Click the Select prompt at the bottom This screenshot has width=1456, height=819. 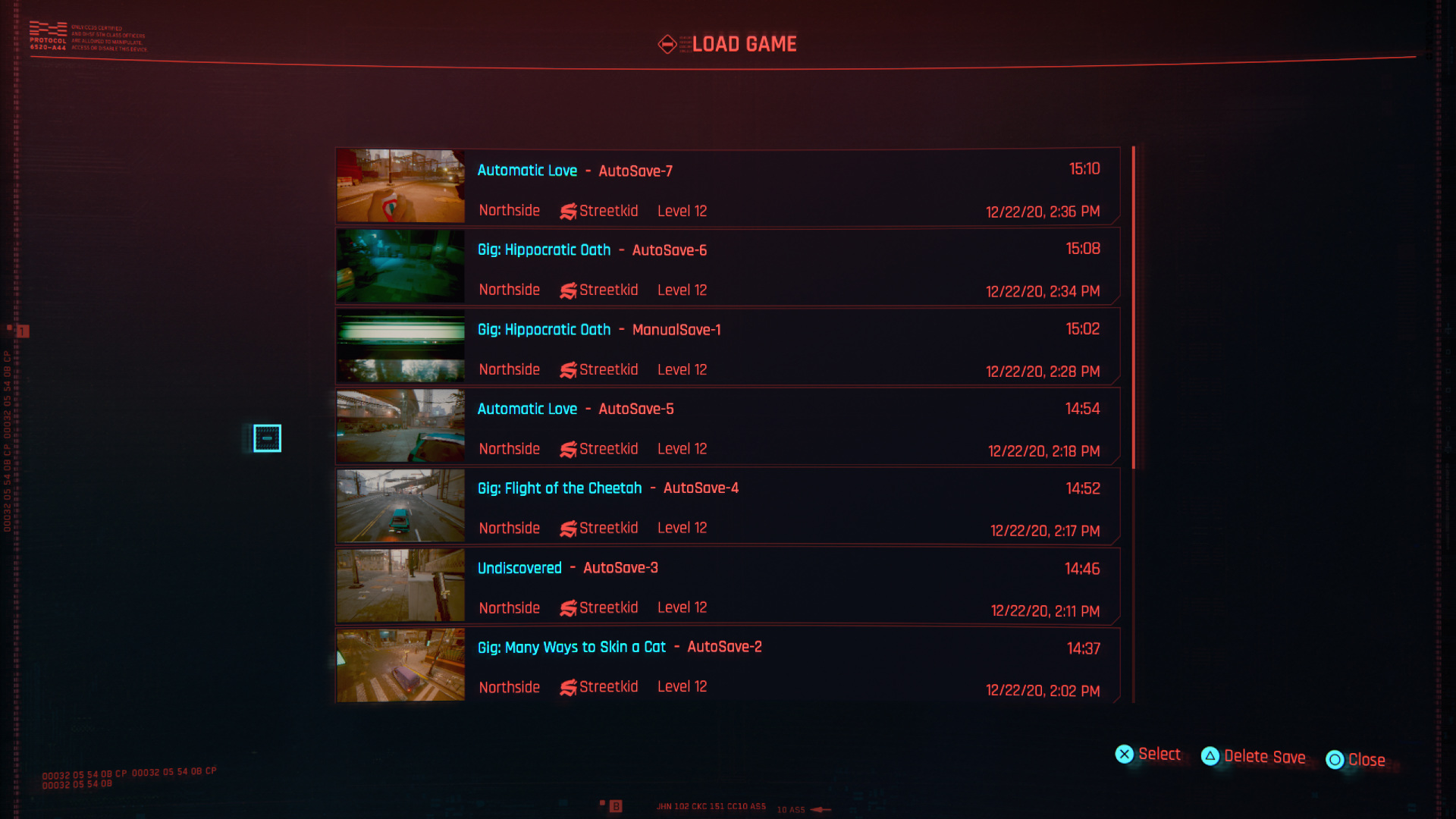[x=1160, y=755]
